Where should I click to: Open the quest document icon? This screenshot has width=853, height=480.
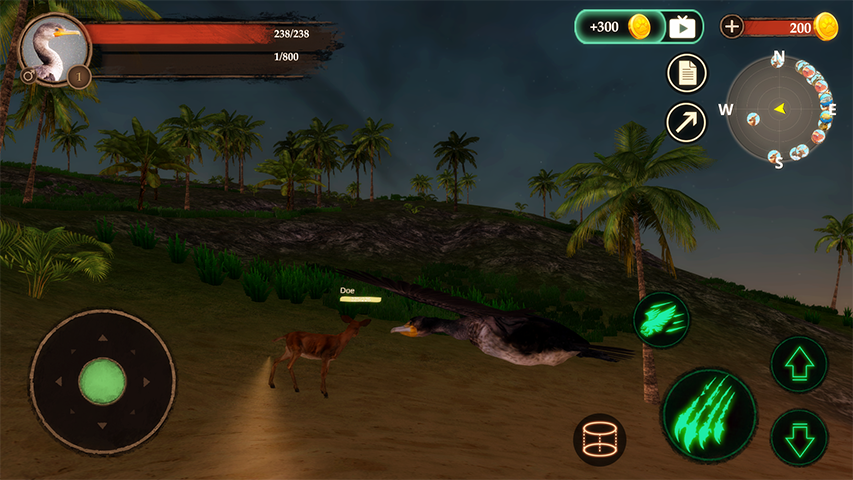click(x=687, y=72)
